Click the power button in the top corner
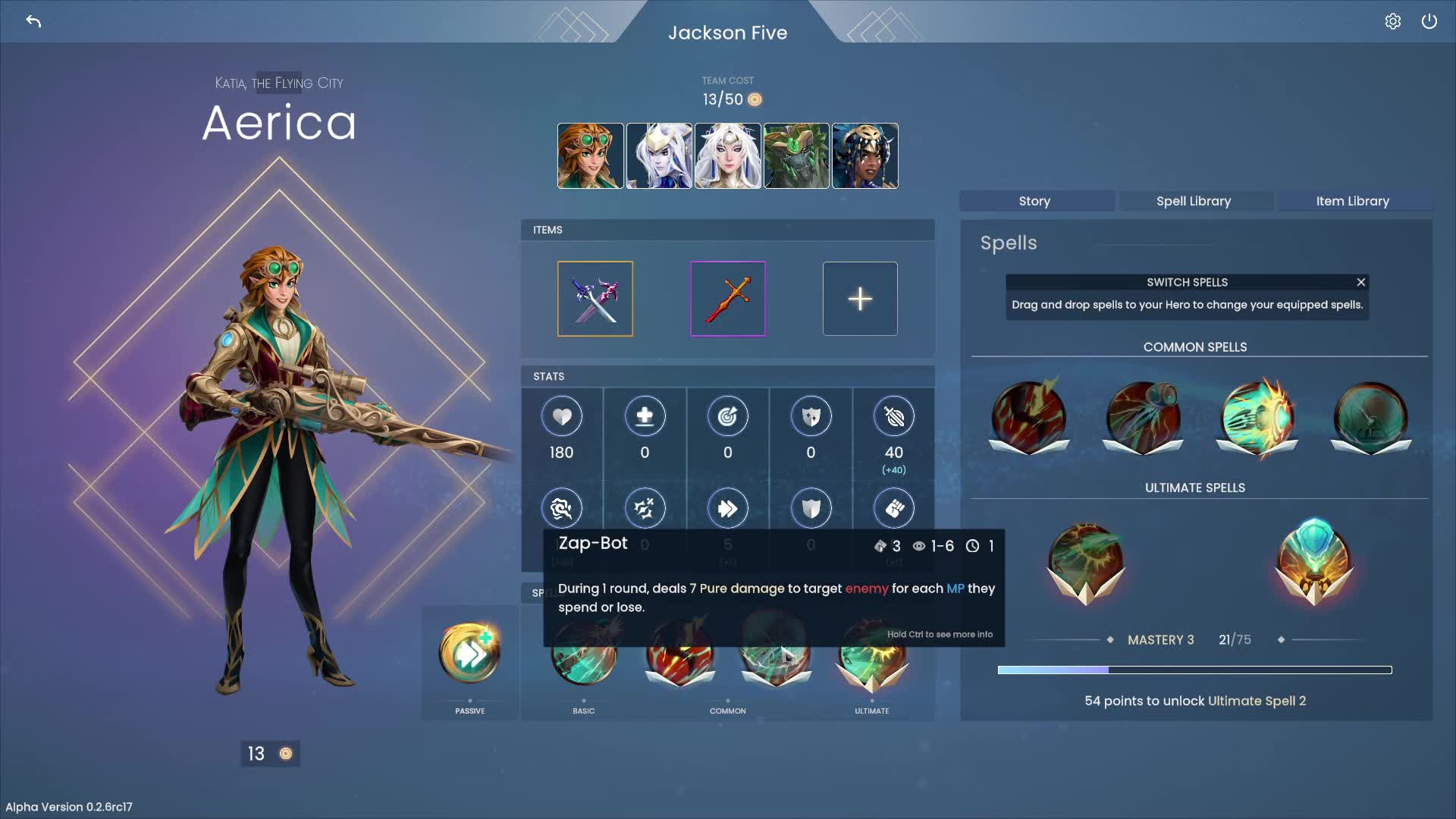The image size is (1456, 819). tap(1430, 20)
